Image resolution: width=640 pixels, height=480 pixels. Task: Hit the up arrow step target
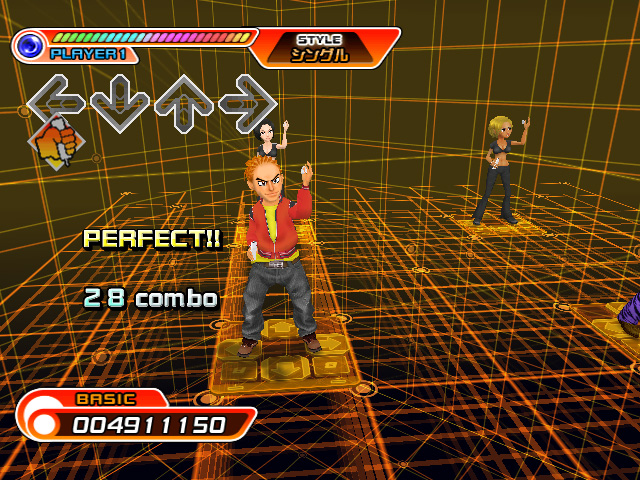[183, 103]
